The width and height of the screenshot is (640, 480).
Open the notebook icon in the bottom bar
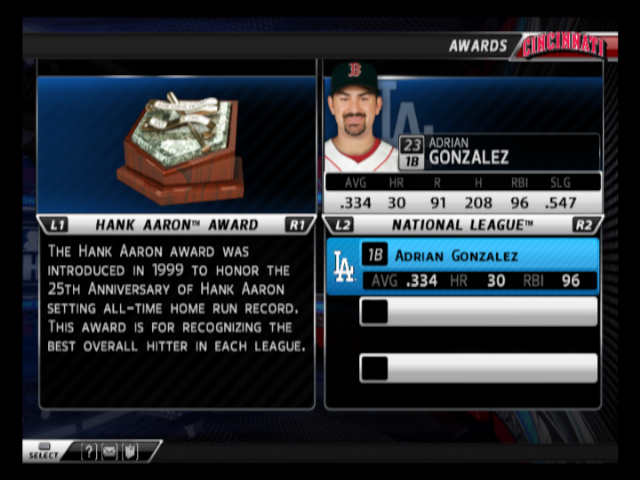(128, 453)
